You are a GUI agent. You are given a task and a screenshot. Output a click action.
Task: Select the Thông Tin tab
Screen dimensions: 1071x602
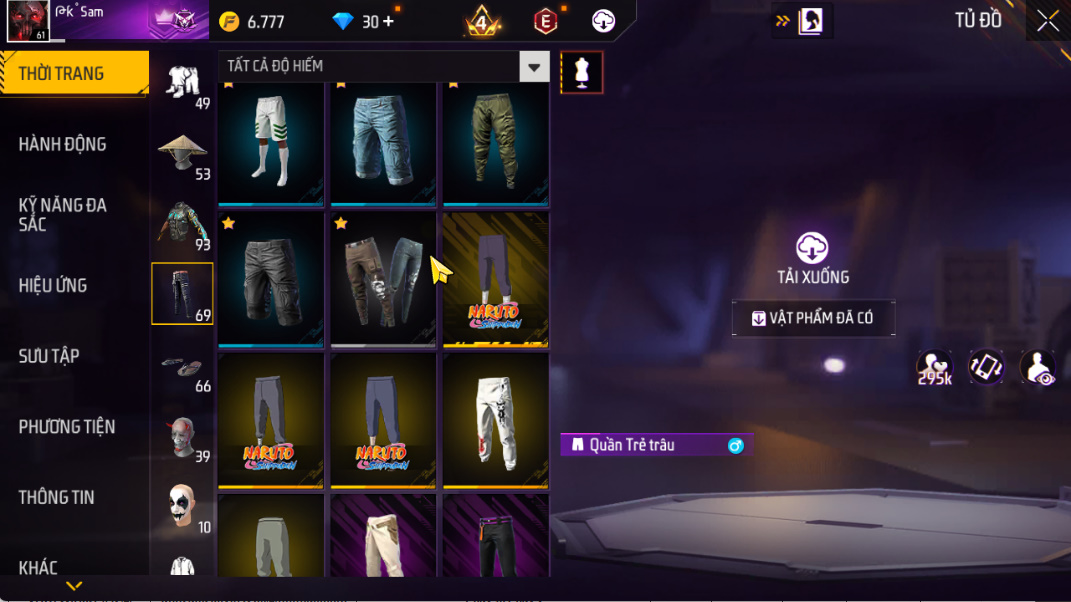pyautogui.click(x=56, y=497)
